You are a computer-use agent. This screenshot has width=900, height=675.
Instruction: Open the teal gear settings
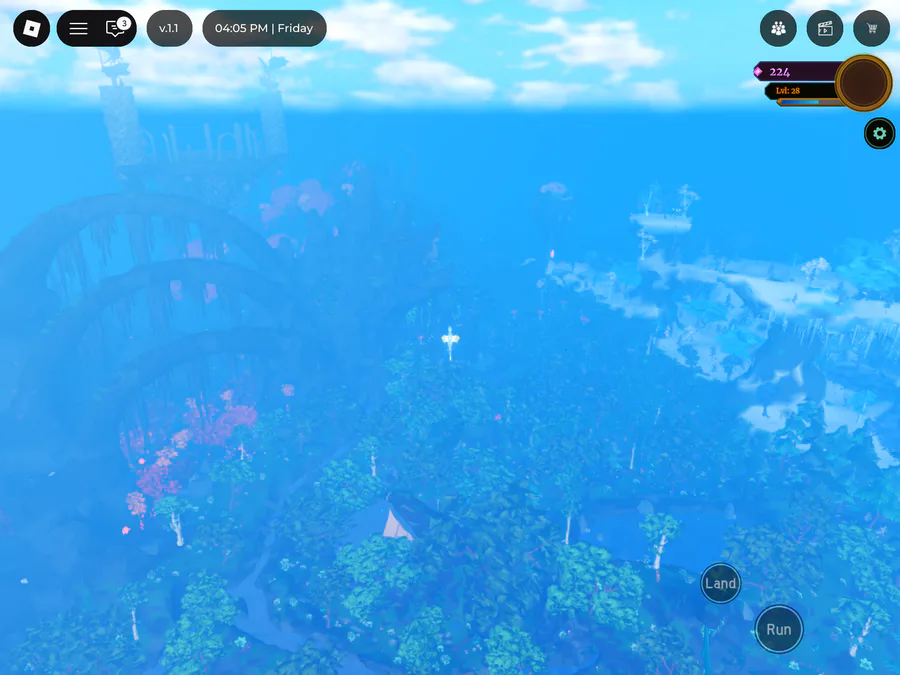point(880,133)
